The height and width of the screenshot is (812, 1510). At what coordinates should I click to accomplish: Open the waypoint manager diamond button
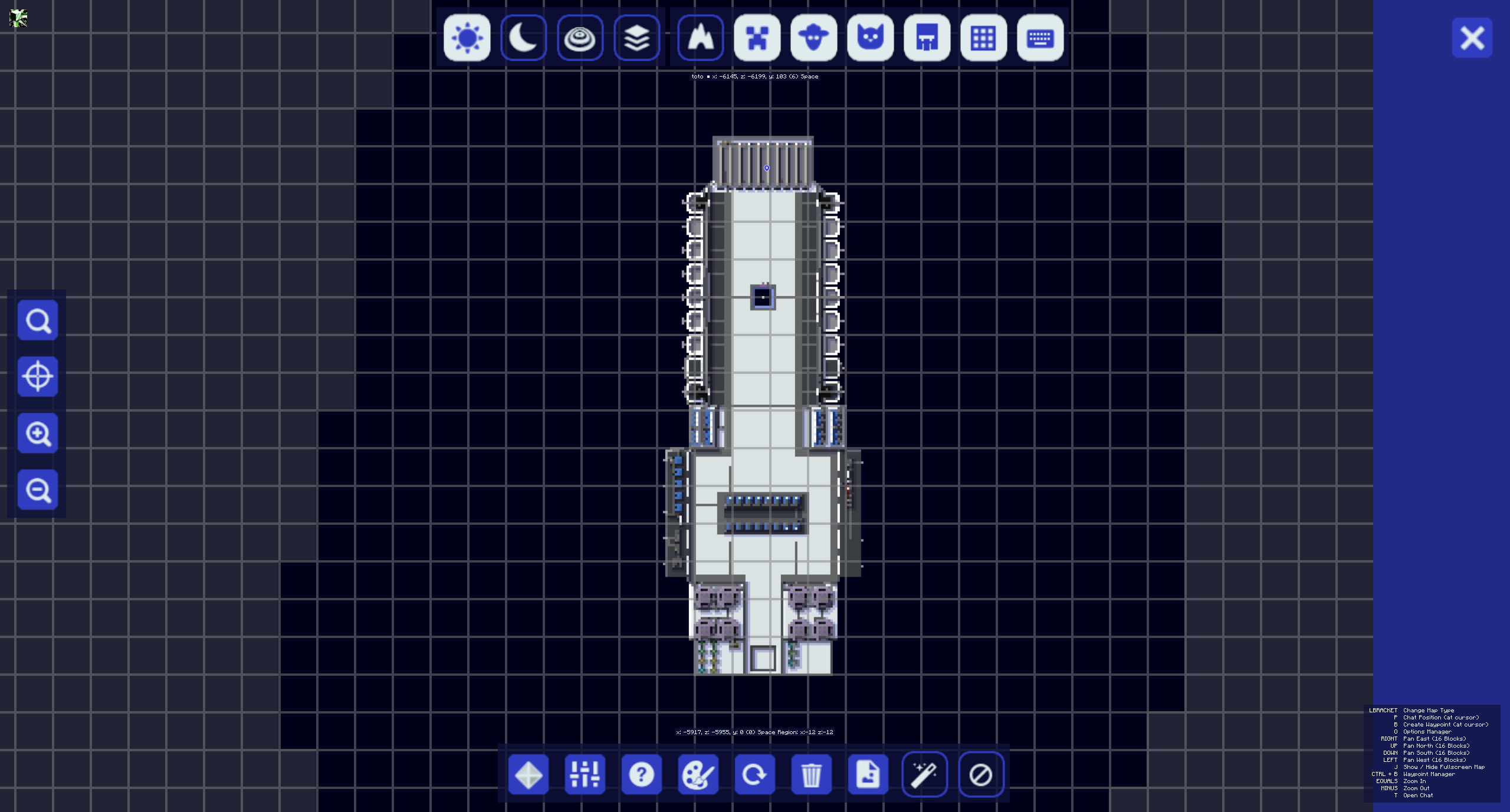(x=528, y=774)
